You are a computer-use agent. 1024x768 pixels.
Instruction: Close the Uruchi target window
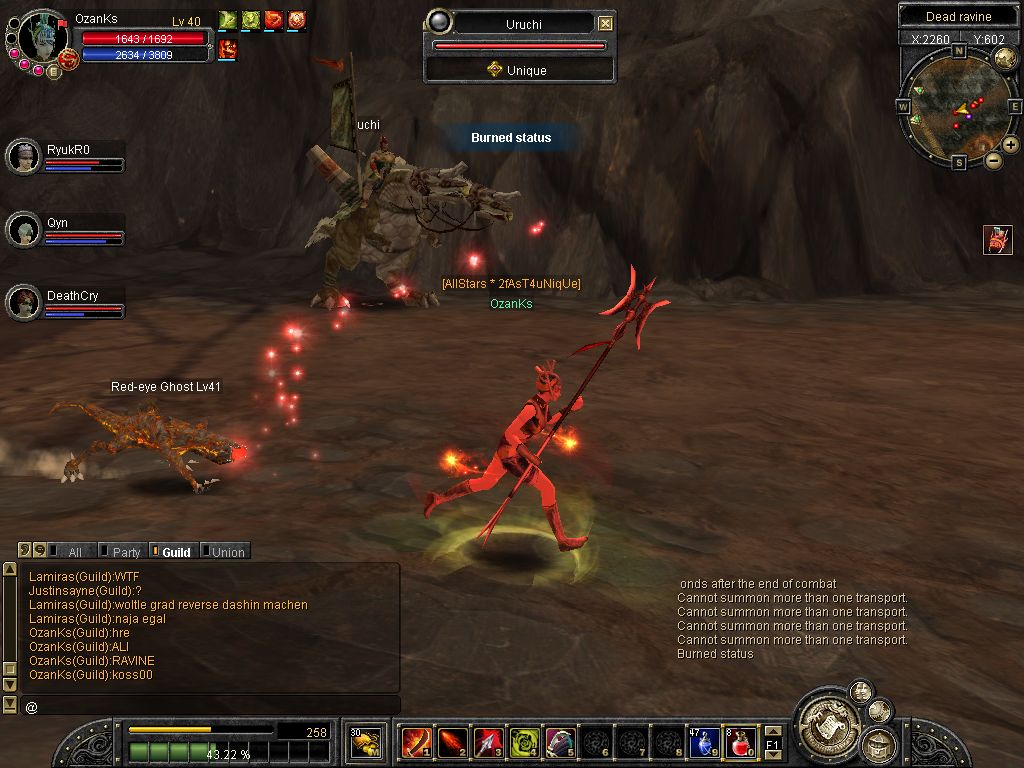pos(605,23)
